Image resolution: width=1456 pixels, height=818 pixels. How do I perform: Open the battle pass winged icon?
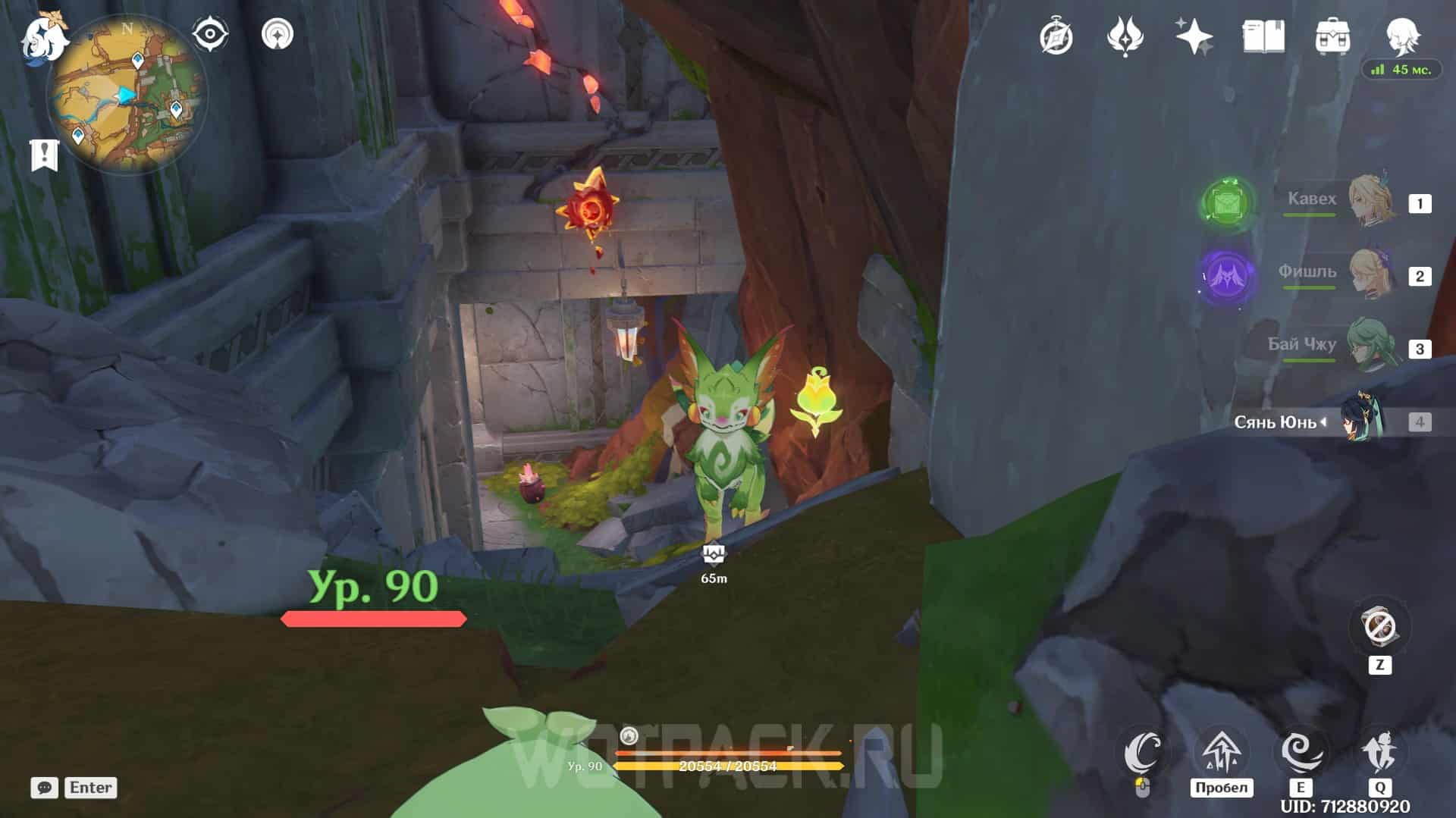coord(1125,36)
